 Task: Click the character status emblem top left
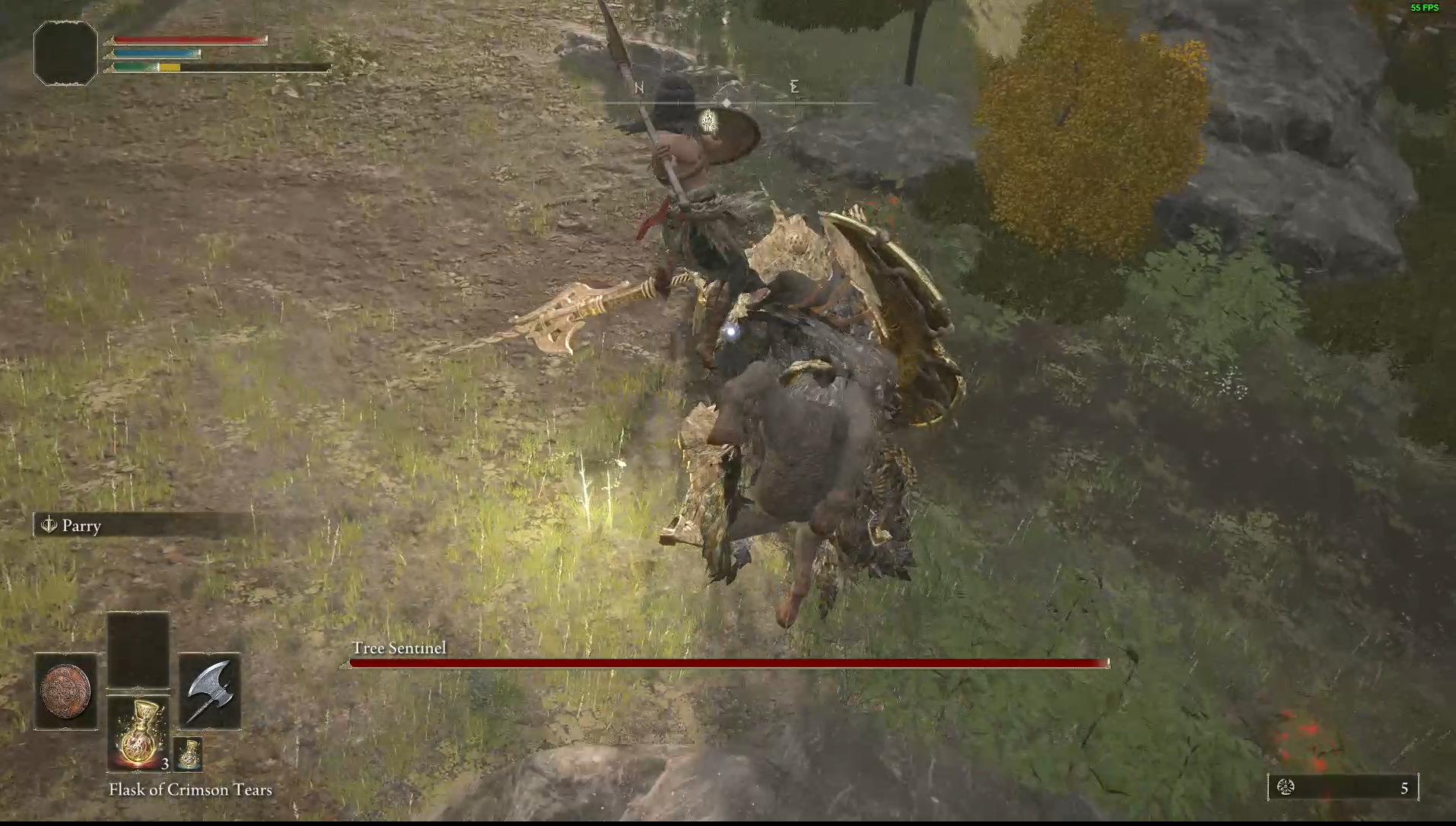tap(65, 52)
